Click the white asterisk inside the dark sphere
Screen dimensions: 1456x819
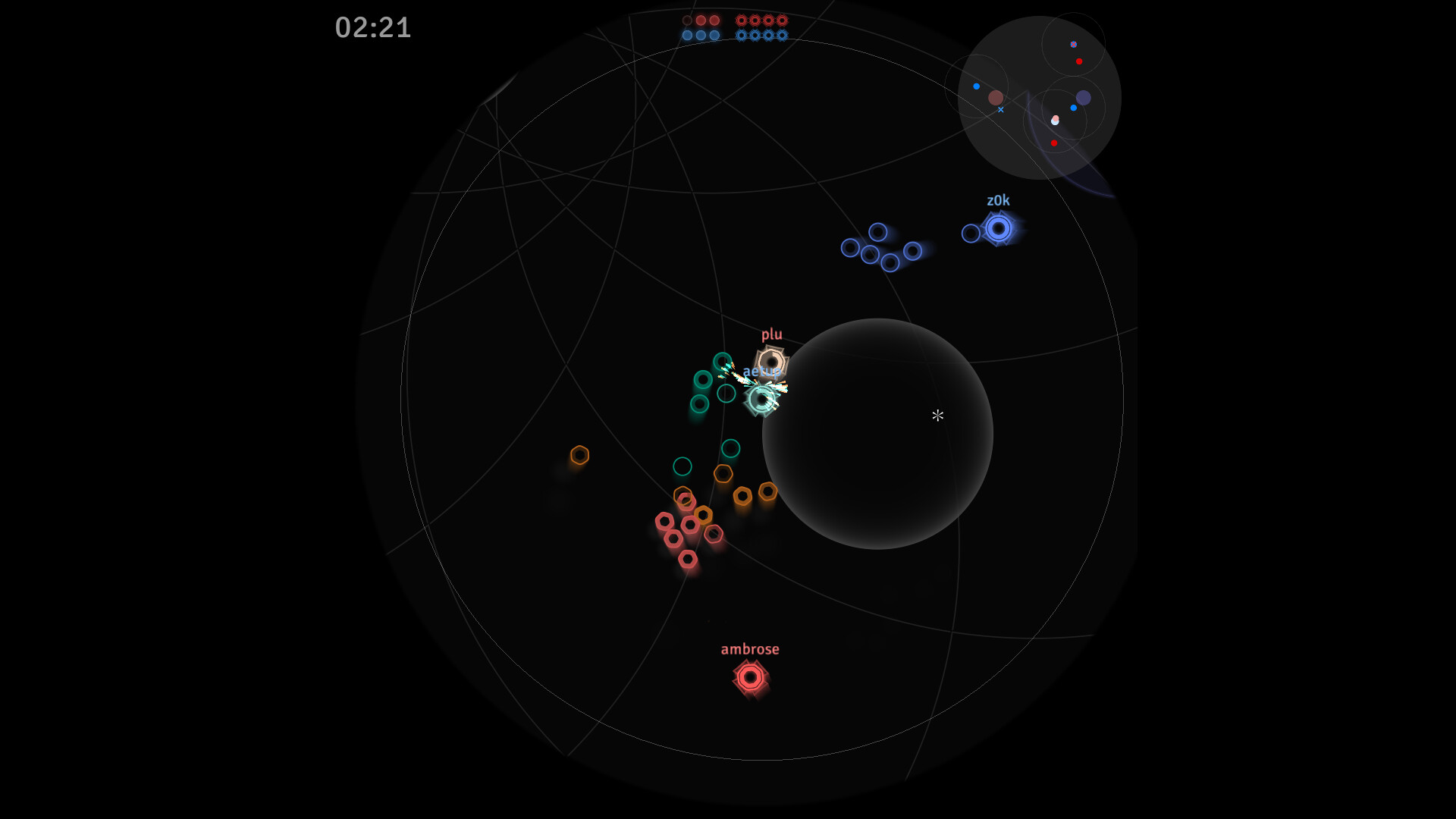(938, 416)
